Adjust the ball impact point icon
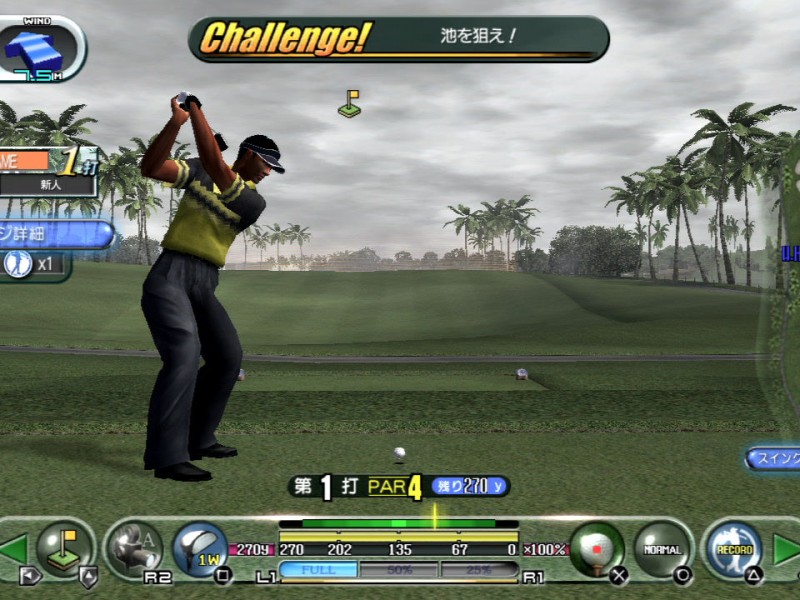 [598, 548]
